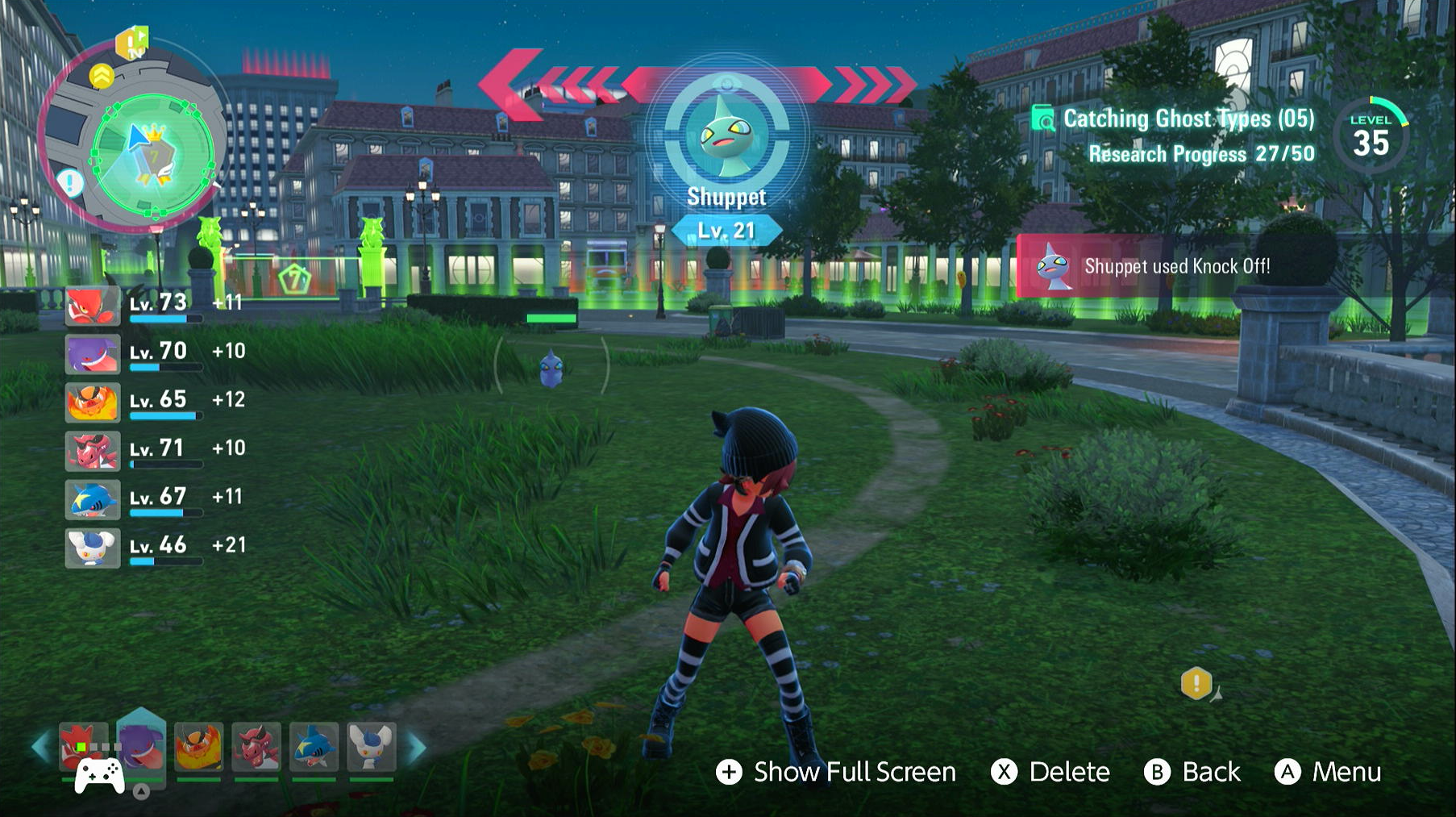
Task: Choose the Lv. 46 Meowstic party row
Action: (x=153, y=547)
